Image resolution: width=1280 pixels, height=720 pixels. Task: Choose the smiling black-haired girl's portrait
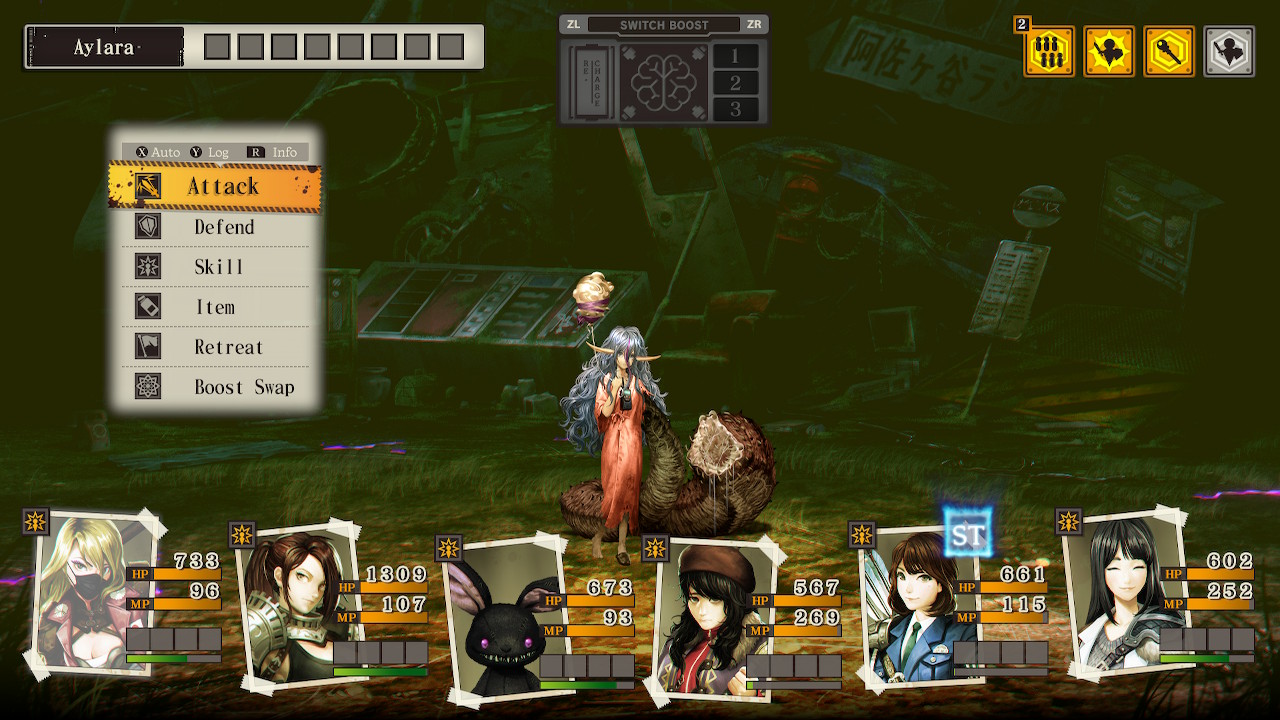click(x=1114, y=592)
